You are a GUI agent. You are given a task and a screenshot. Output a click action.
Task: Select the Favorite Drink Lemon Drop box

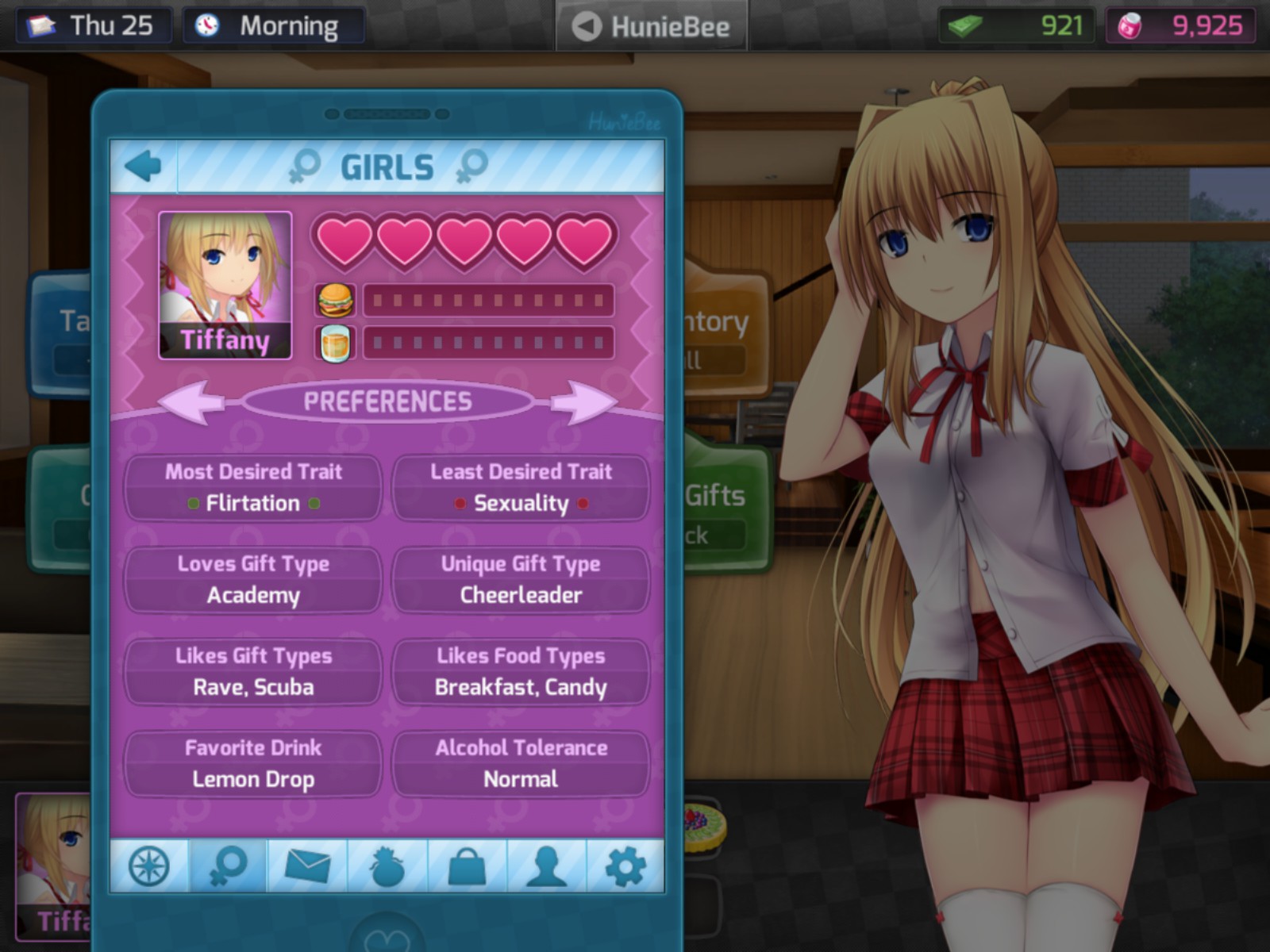click(253, 764)
